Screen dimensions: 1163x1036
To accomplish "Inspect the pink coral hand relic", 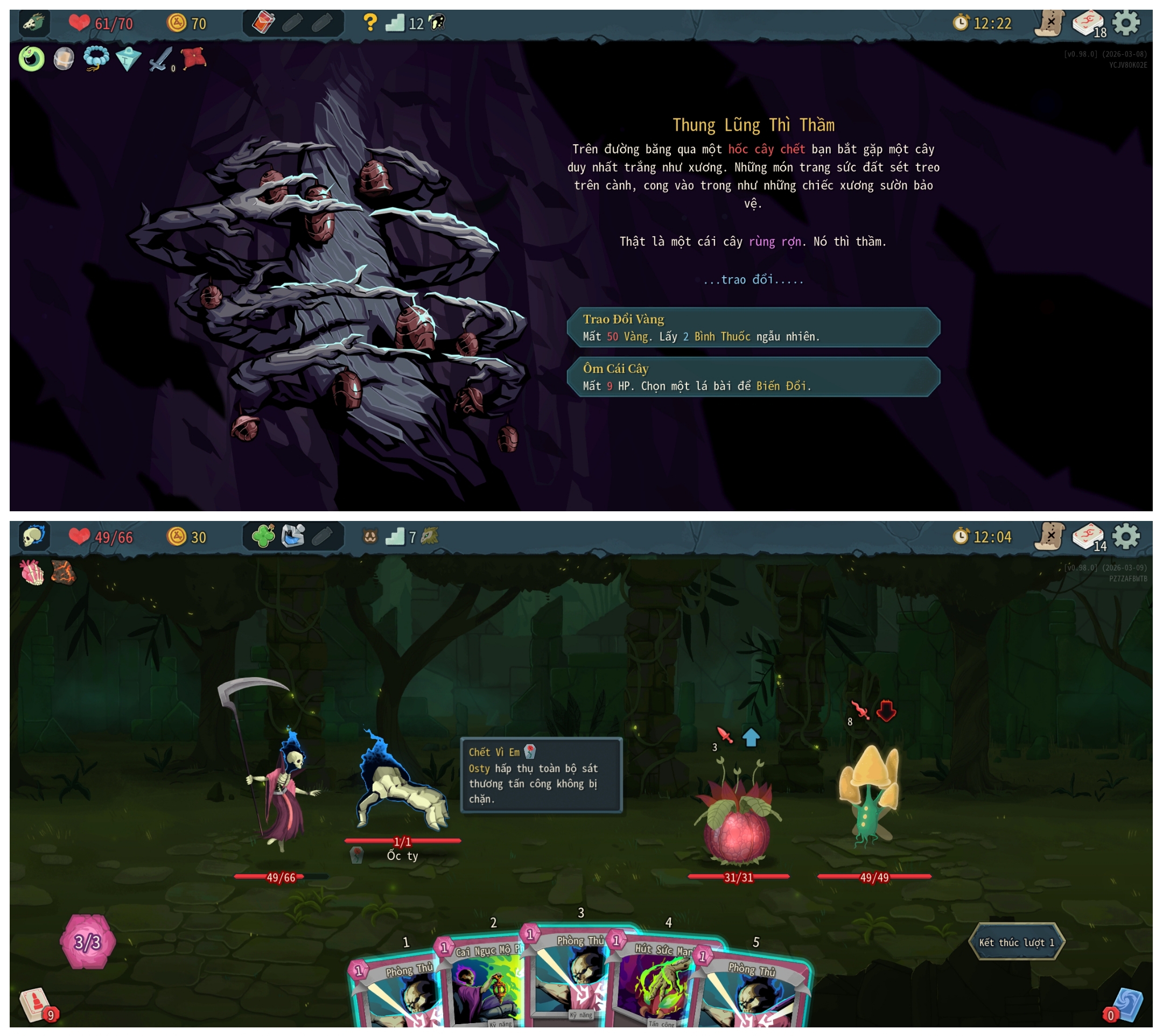I will (32, 573).
